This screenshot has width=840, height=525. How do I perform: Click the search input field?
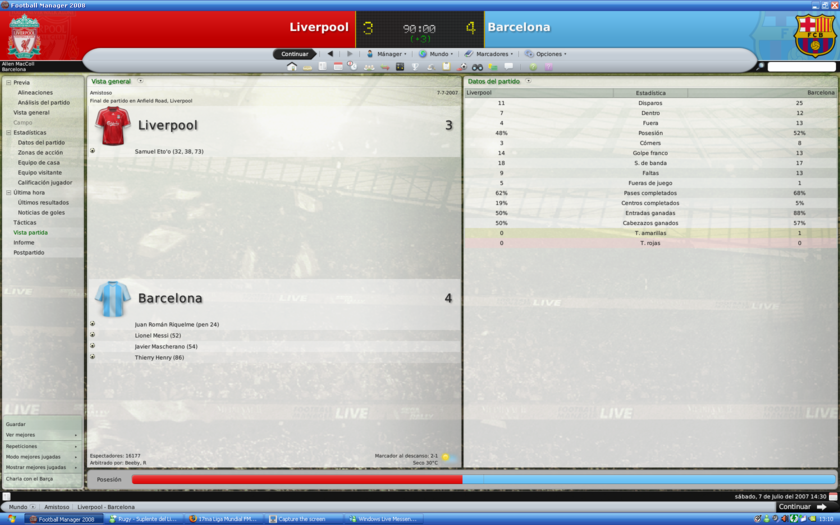point(801,67)
